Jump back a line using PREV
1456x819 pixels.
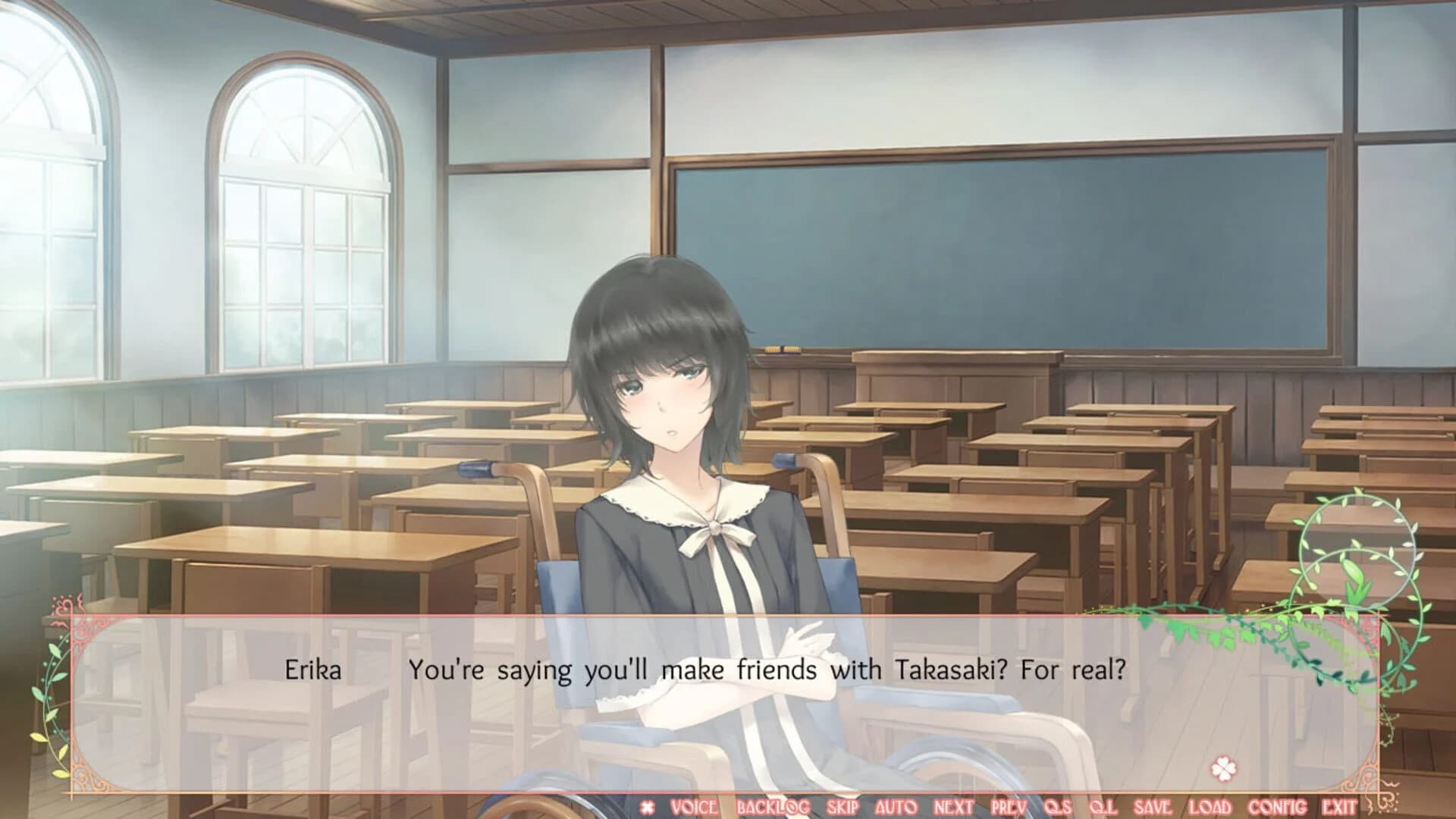click(x=1009, y=806)
